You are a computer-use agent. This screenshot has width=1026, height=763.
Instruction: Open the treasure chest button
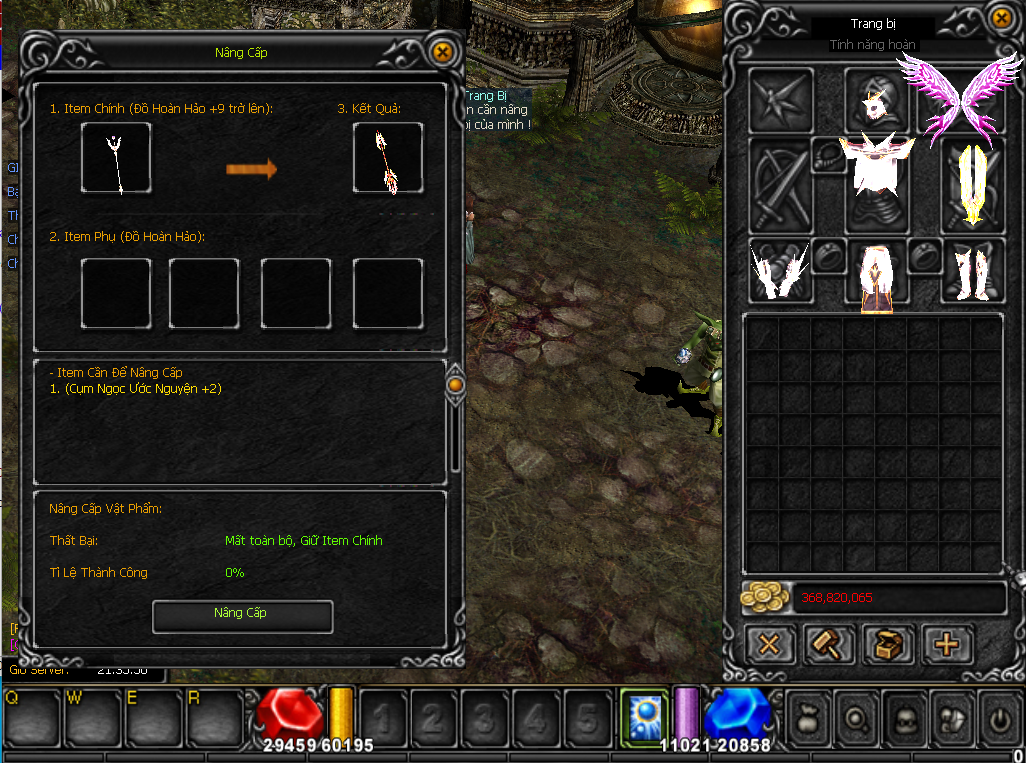(887, 644)
